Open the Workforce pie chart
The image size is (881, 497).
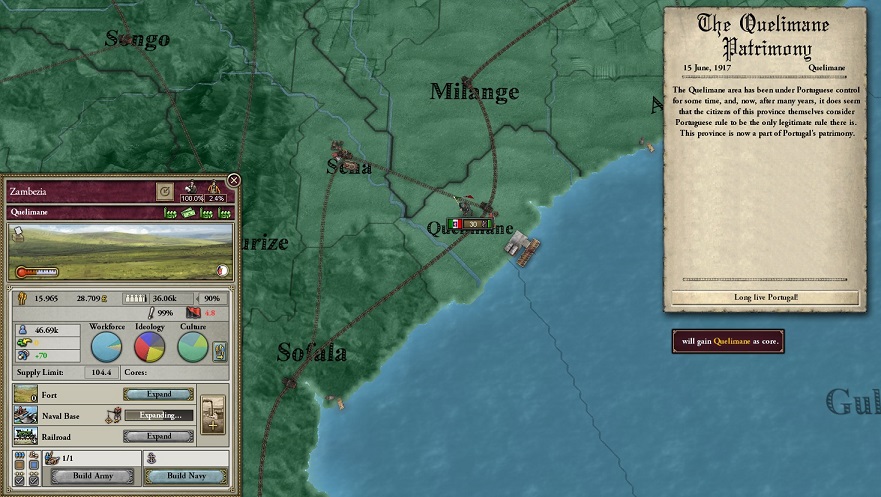click(107, 347)
